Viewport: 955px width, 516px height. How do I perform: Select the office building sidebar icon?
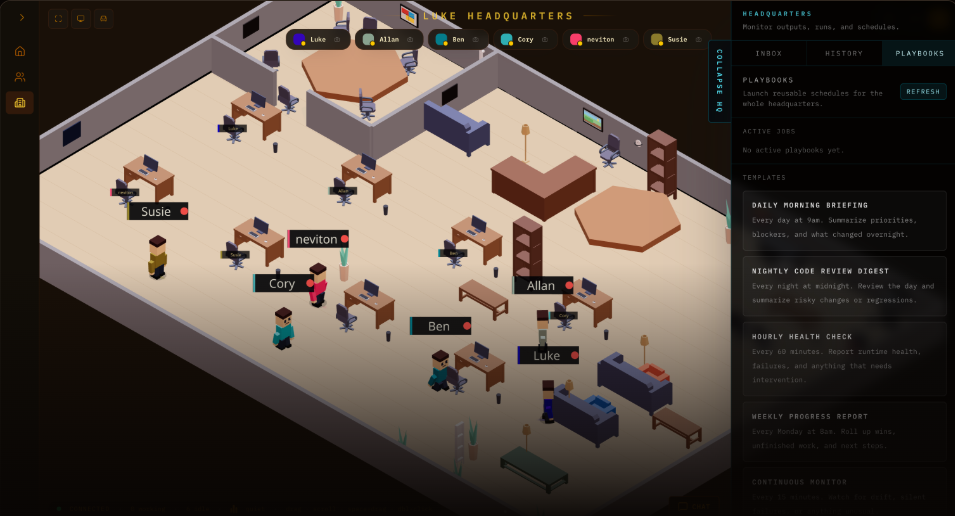[20, 103]
